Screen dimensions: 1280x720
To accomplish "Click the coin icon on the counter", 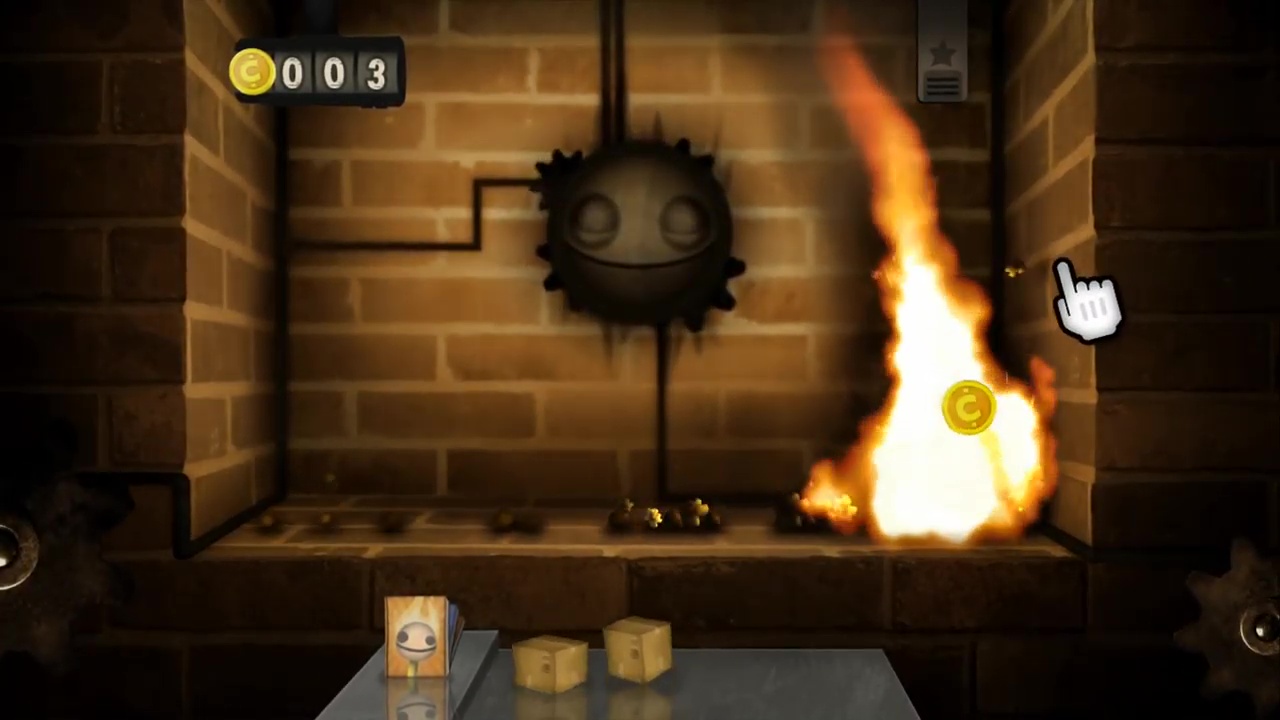I will [252, 70].
